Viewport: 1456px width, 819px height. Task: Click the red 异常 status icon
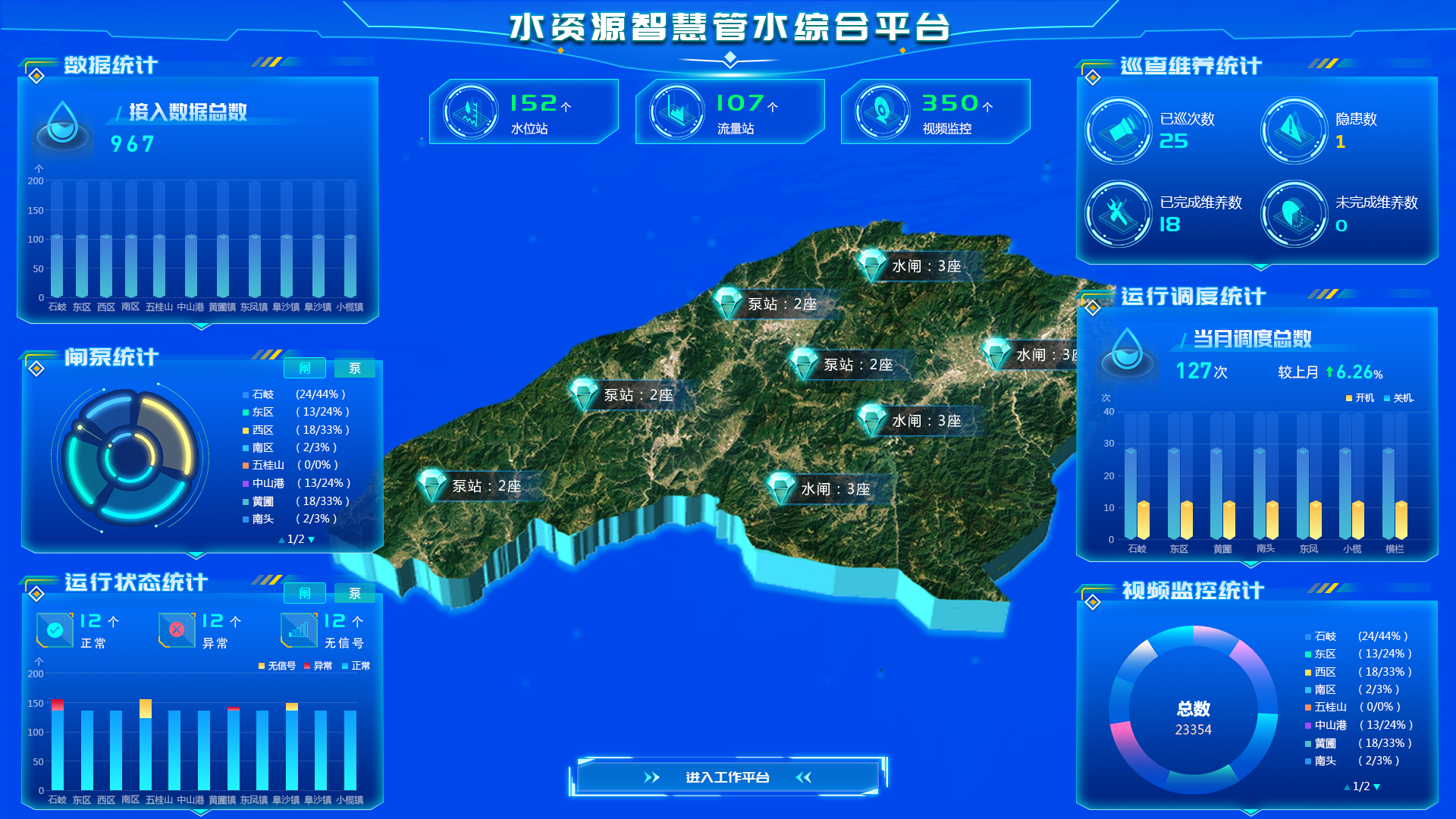(x=176, y=629)
